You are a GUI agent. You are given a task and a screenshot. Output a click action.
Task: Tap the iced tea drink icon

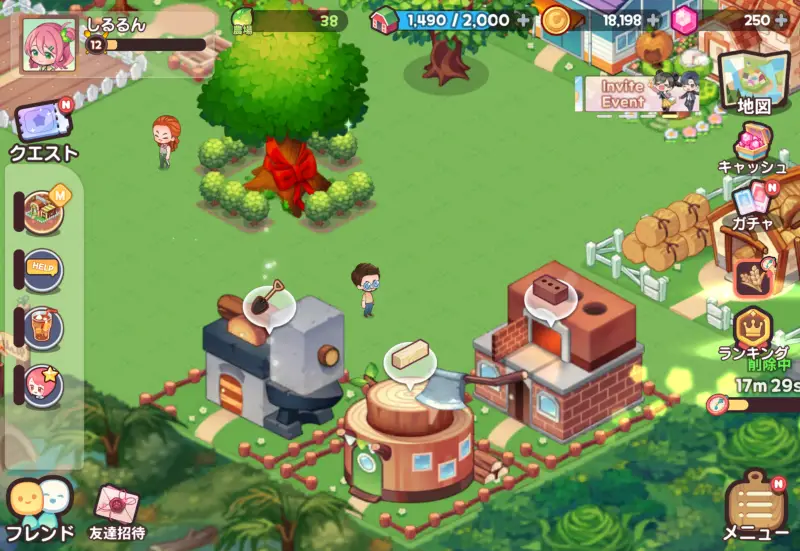[x=42, y=327]
